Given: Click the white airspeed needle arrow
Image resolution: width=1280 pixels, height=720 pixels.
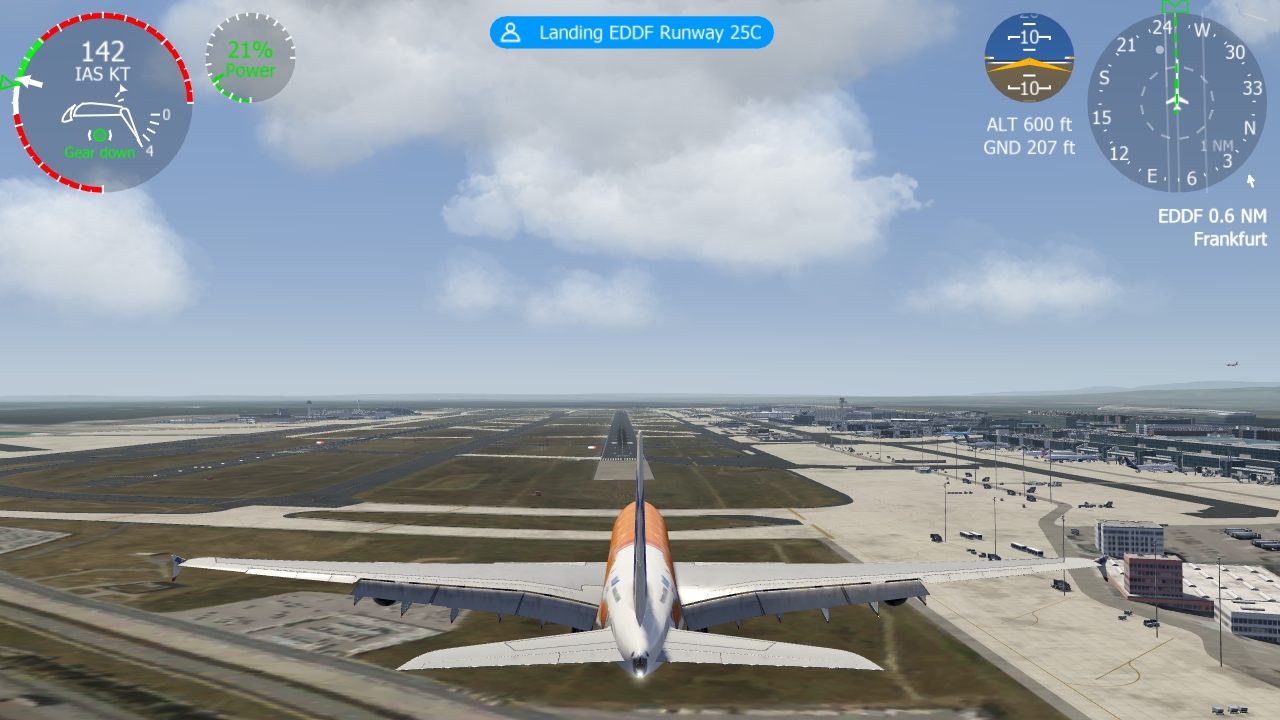Looking at the screenshot, I should 31,81.
